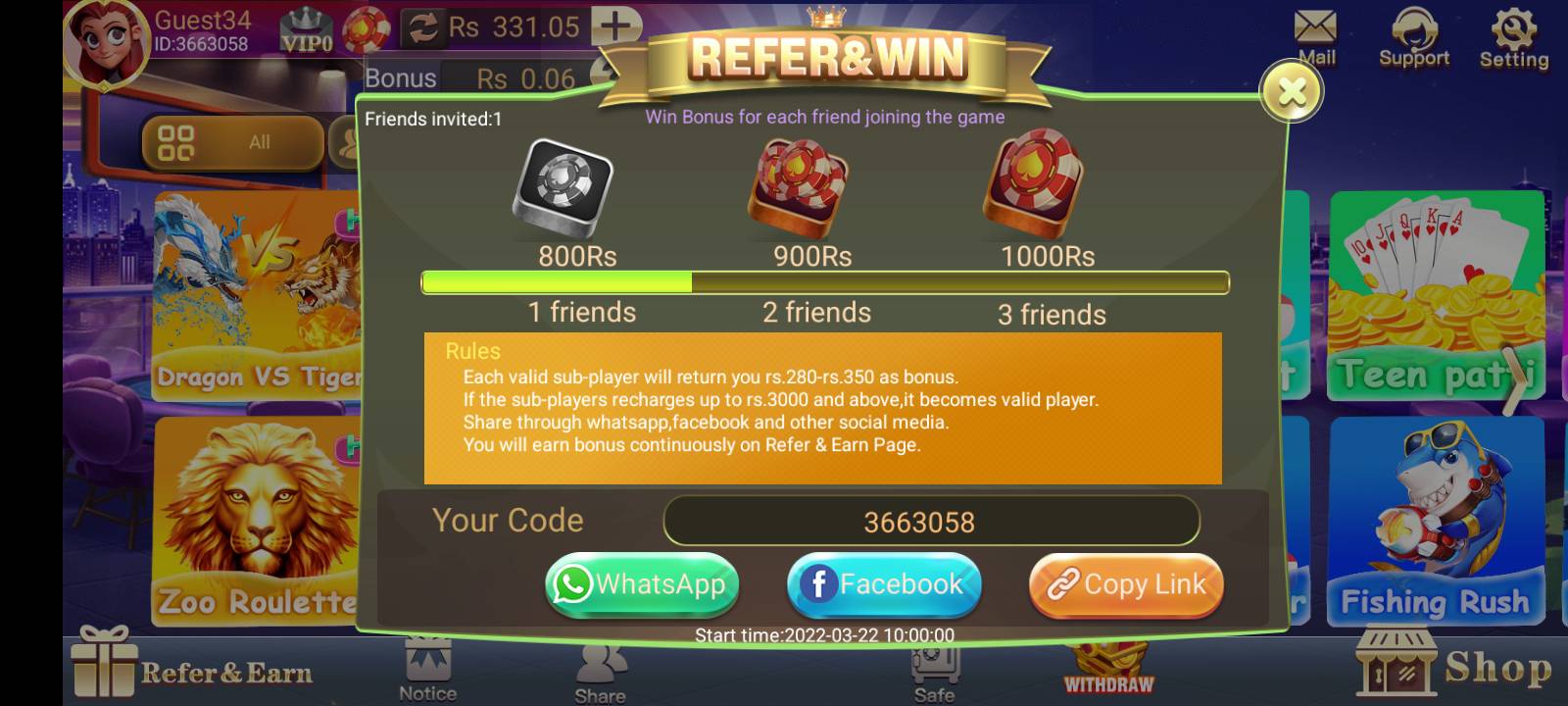Viewport: 1568px width, 706px height.
Task: Click the plus icon to add funds
Action: coord(614,25)
